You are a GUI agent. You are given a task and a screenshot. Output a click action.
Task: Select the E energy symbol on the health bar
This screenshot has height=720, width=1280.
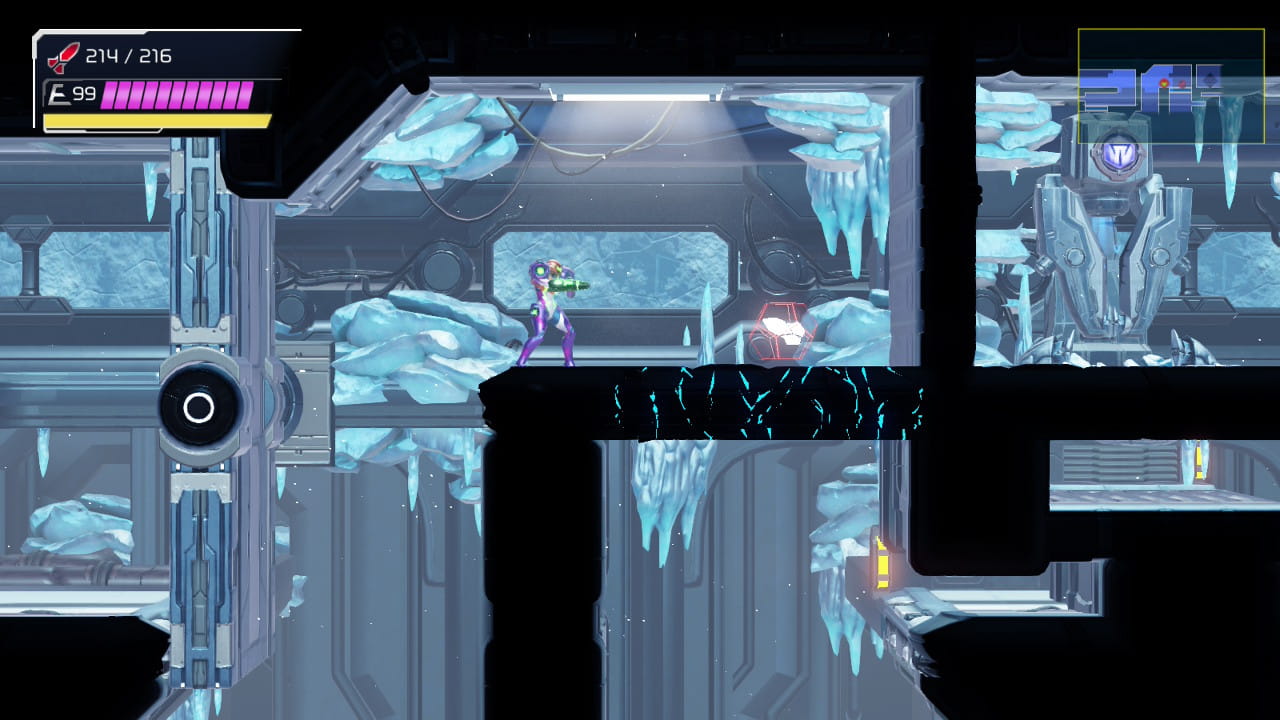[57, 92]
